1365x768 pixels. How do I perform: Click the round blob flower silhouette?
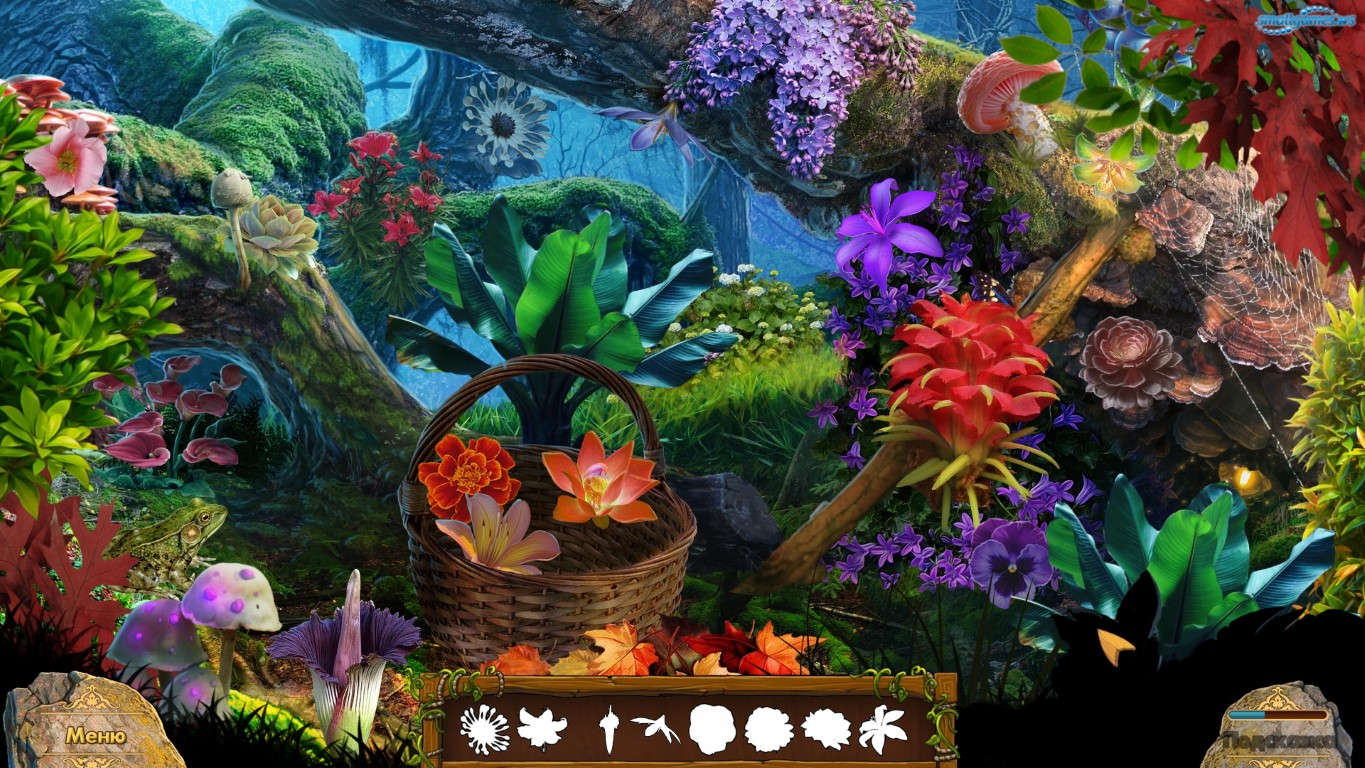pos(713,727)
